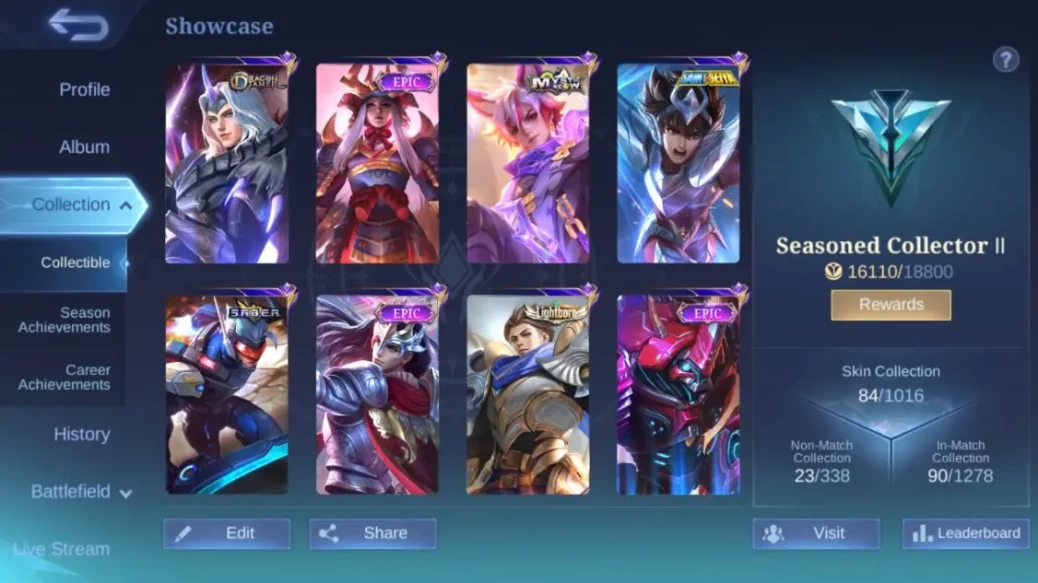Select the Saint Seiya skin card
This screenshot has height=583, width=1038.
678,165
